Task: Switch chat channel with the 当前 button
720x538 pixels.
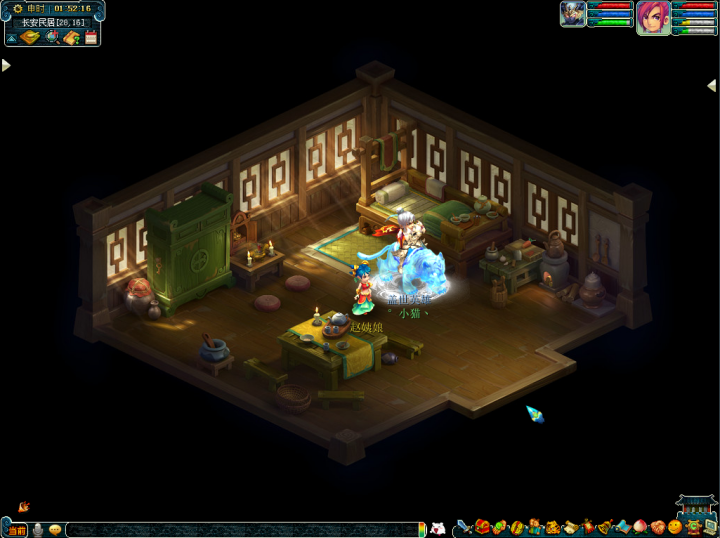Action: [17, 529]
